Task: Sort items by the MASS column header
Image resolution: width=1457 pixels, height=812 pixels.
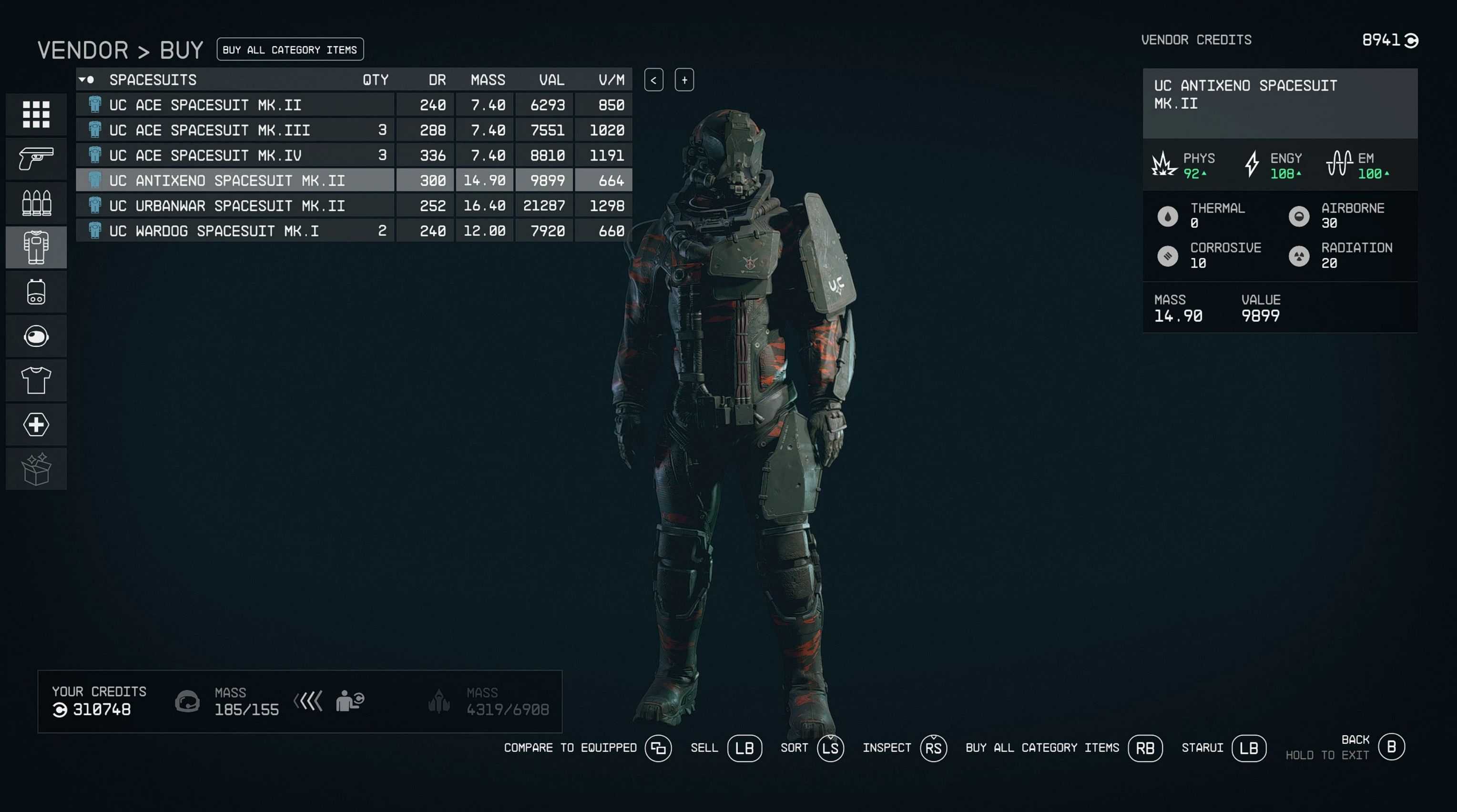Action: click(488, 81)
